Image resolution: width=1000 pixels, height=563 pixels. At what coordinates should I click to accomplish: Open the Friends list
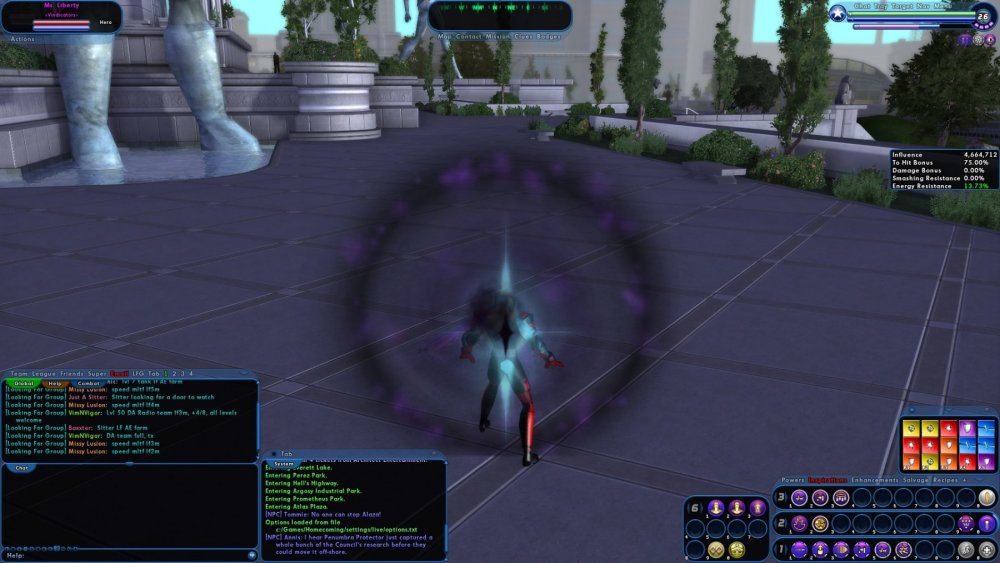coord(72,374)
